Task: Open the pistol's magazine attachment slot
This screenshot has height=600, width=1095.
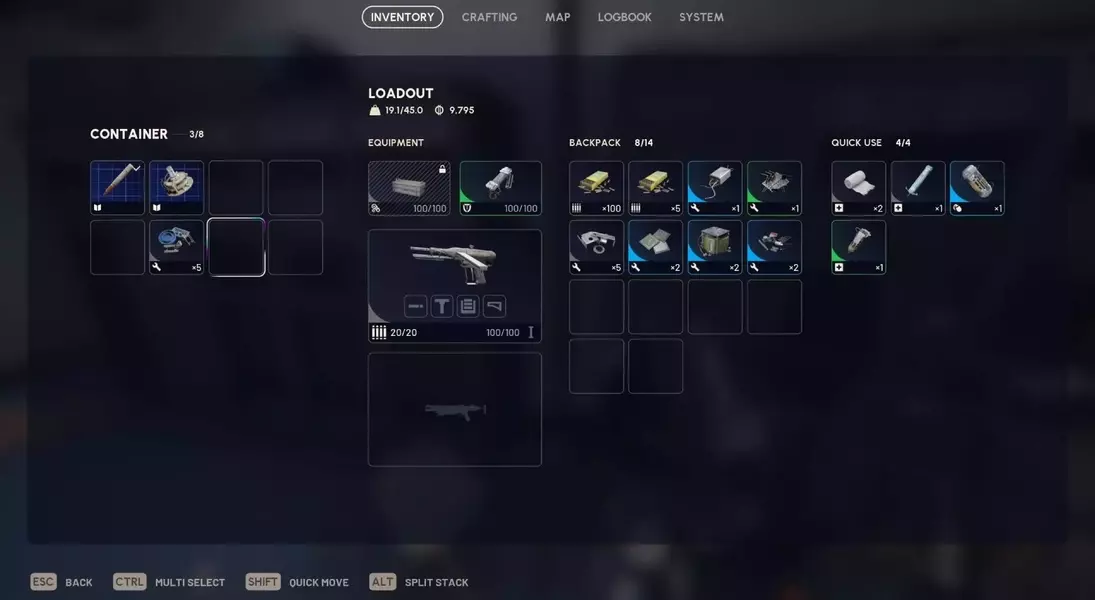Action: point(468,306)
